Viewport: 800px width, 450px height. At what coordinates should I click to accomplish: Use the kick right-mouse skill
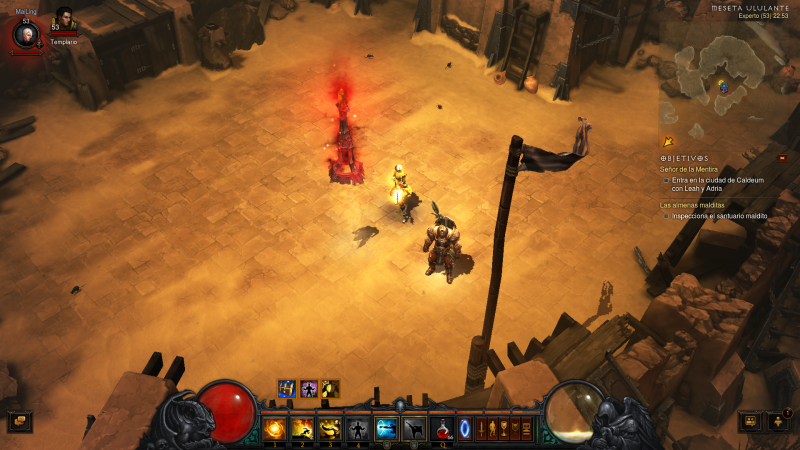coord(414,429)
